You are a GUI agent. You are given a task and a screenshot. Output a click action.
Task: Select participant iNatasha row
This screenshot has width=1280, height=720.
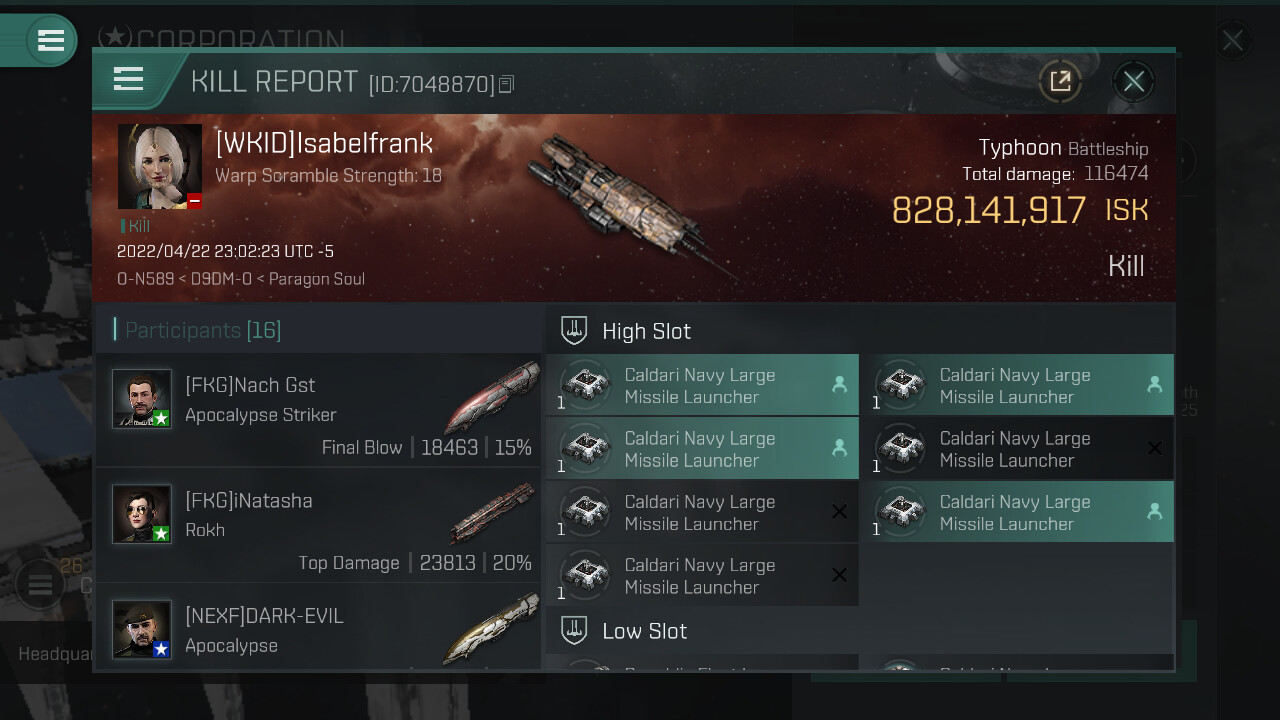click(318, 526)
